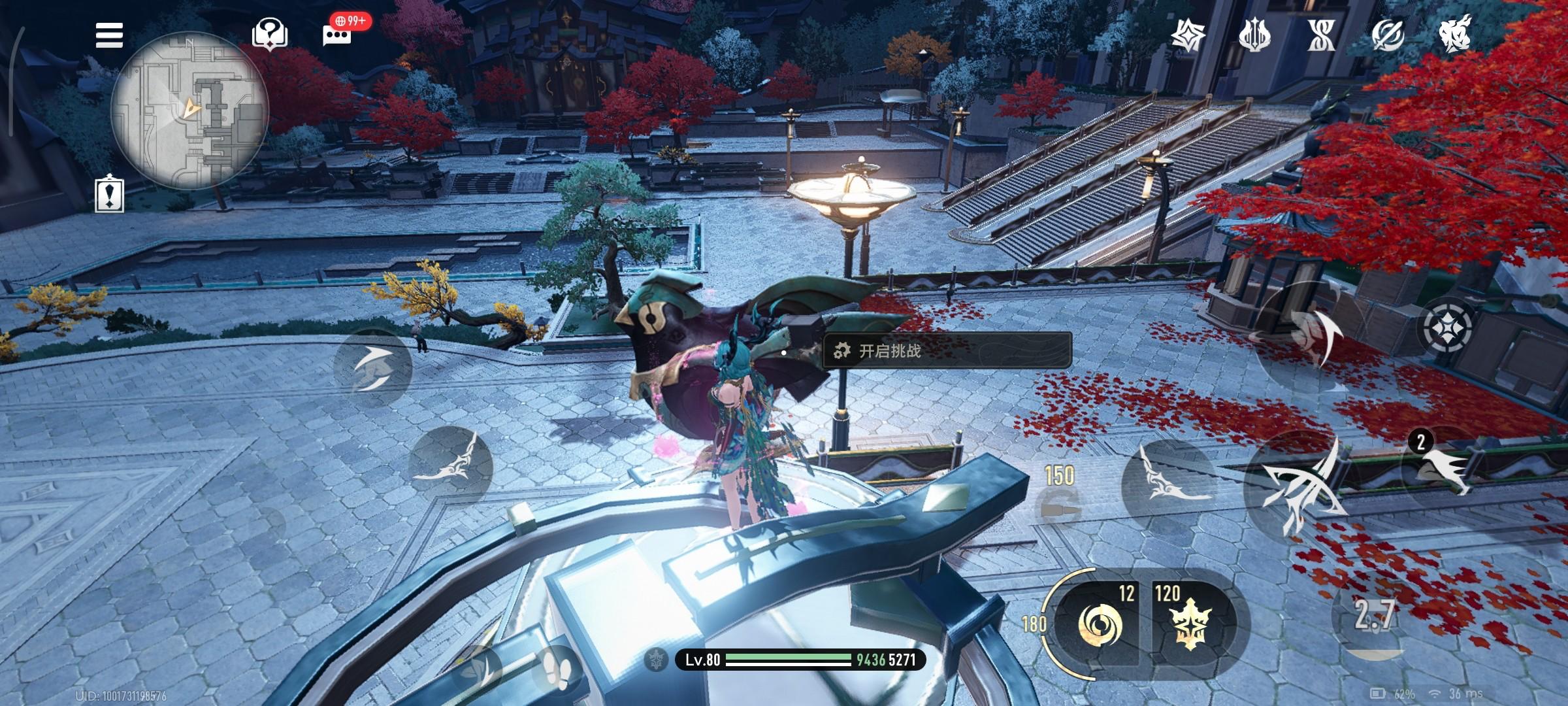Trigger the golden crown ultimate showing 120
This screenshot has width=1568, height=706.
click(1186, 623)
